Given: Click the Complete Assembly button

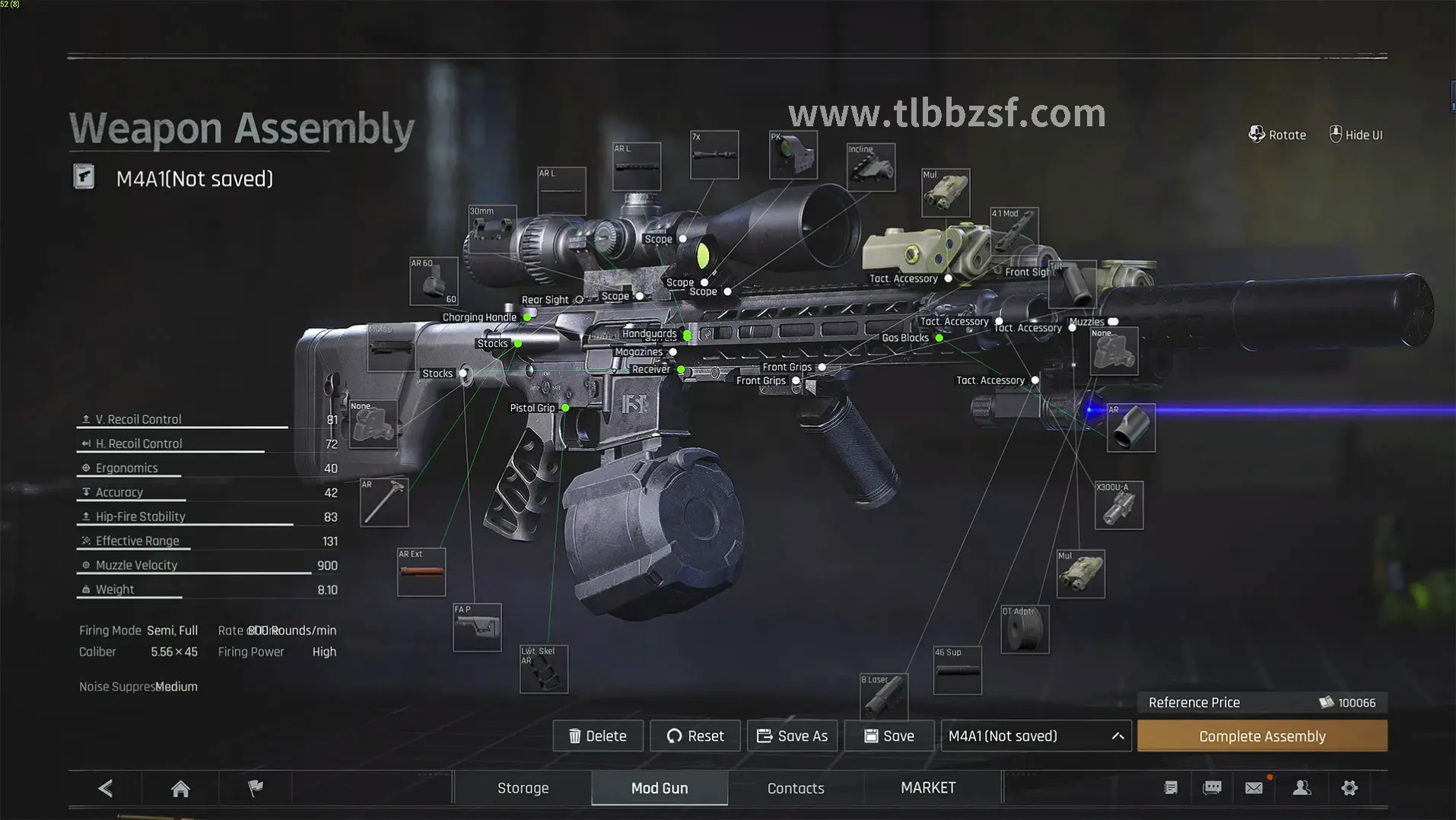Looking at the screenshot, I should 1261,736.
